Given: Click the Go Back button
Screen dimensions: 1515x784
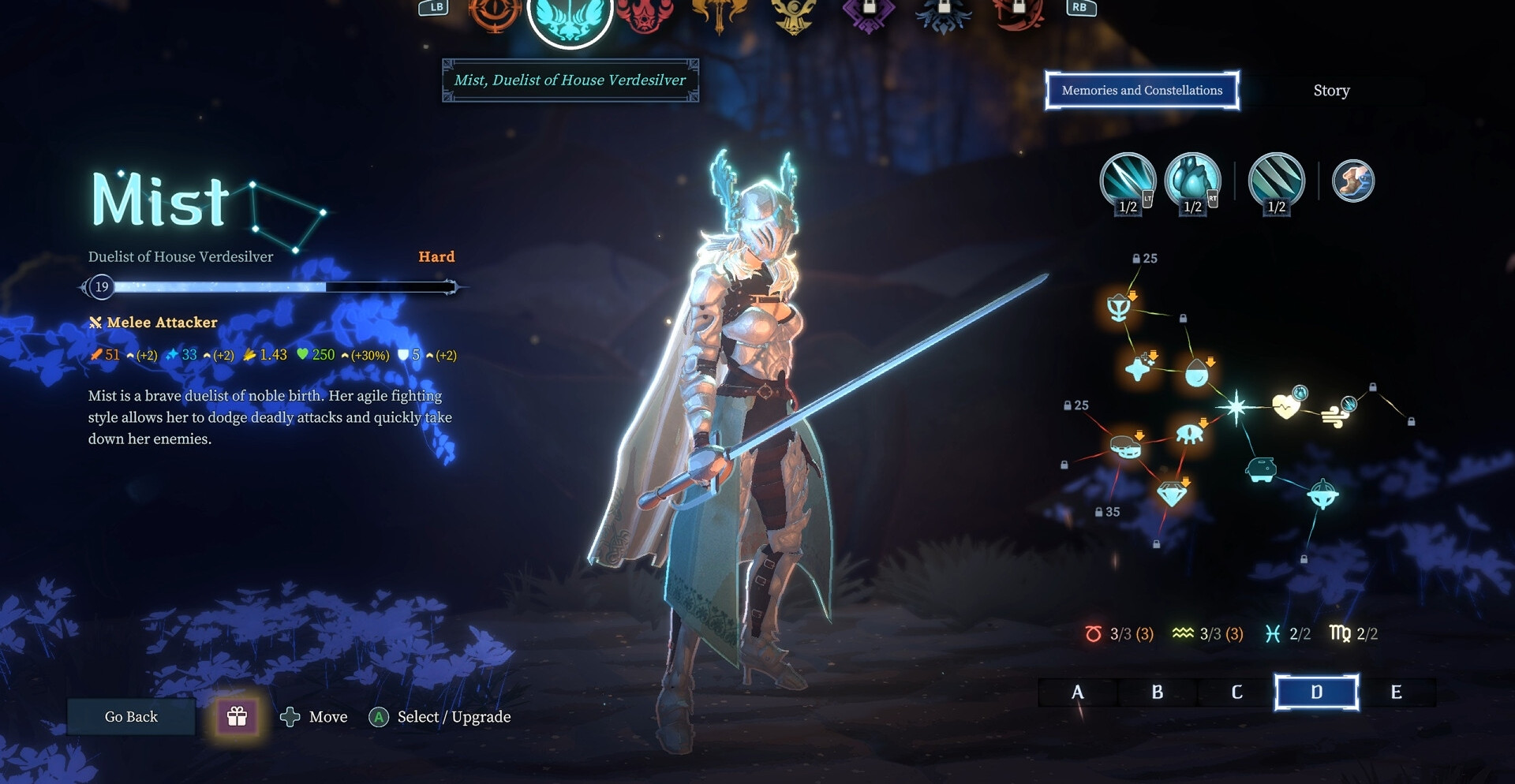Looking at the screenshot, I should pyautogui.click(x=131, y=717).
